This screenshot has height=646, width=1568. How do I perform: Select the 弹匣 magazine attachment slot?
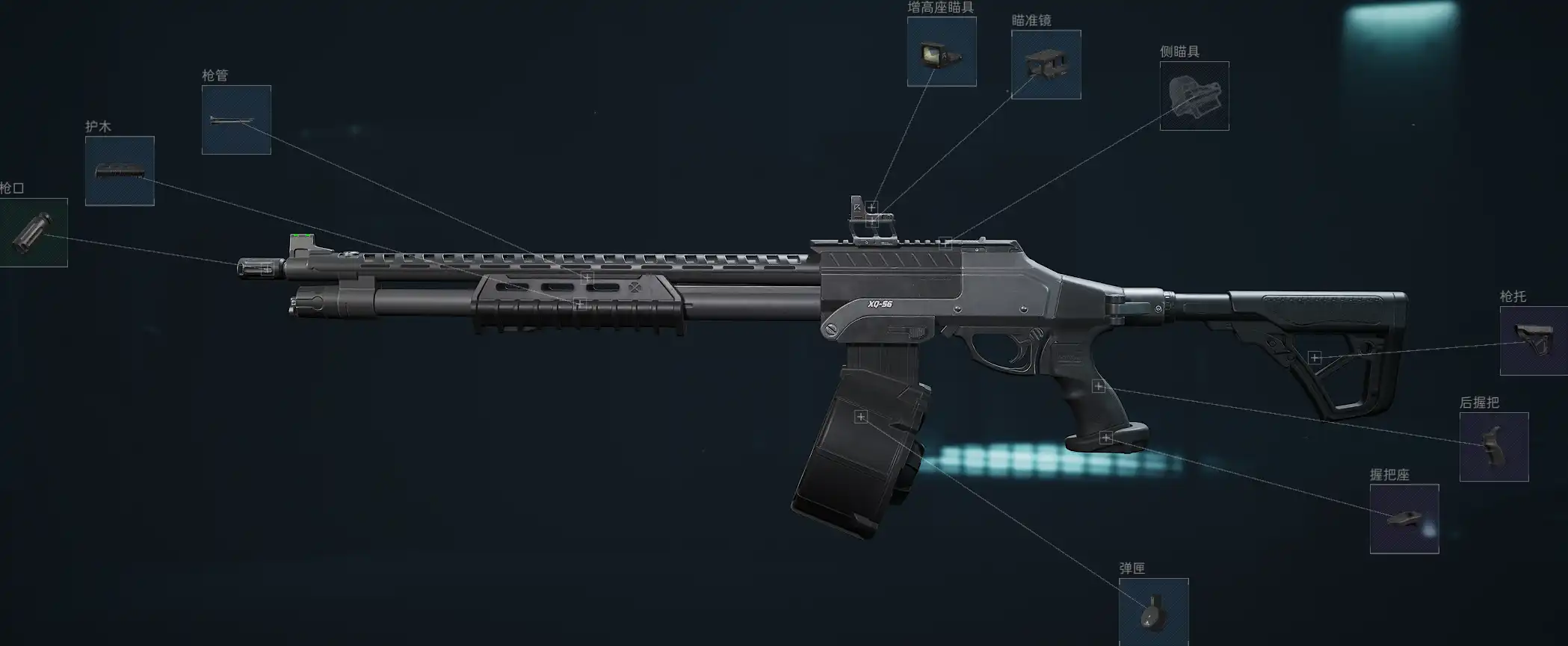pos(1153,611)
